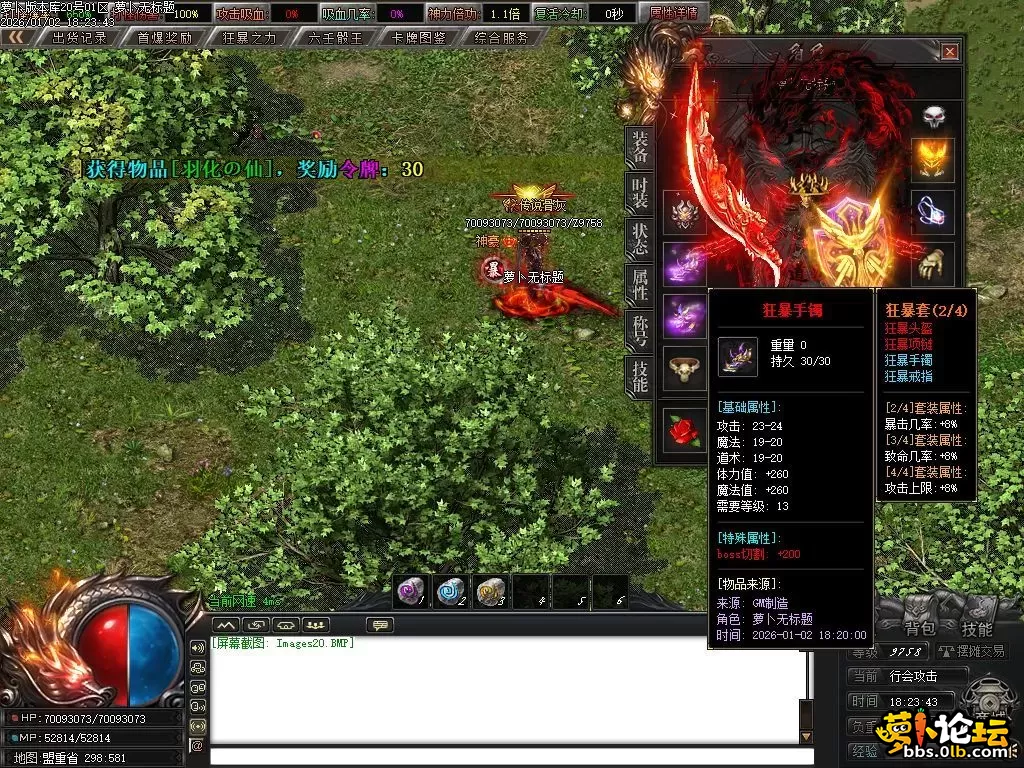Open the 技能 tab in character panel
This screenshot has height=768, width=1024.
pos(639,375)
